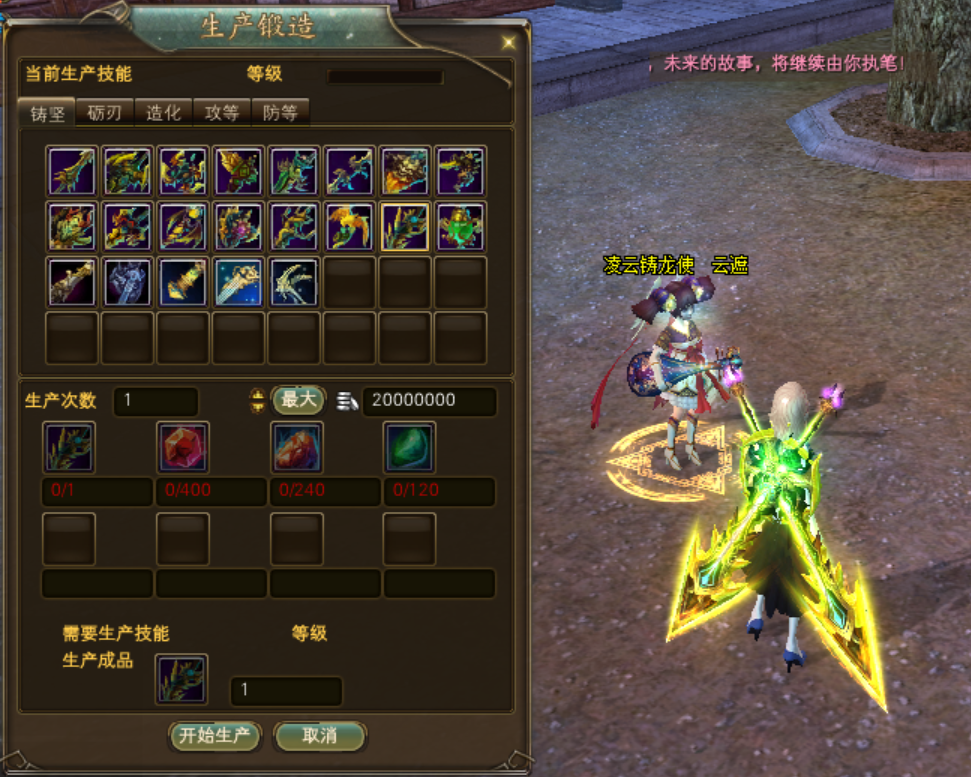The height and width of the screenshot is (777, 971).
Task: Click the red gem material slot
Action: [x=183, y=447]
